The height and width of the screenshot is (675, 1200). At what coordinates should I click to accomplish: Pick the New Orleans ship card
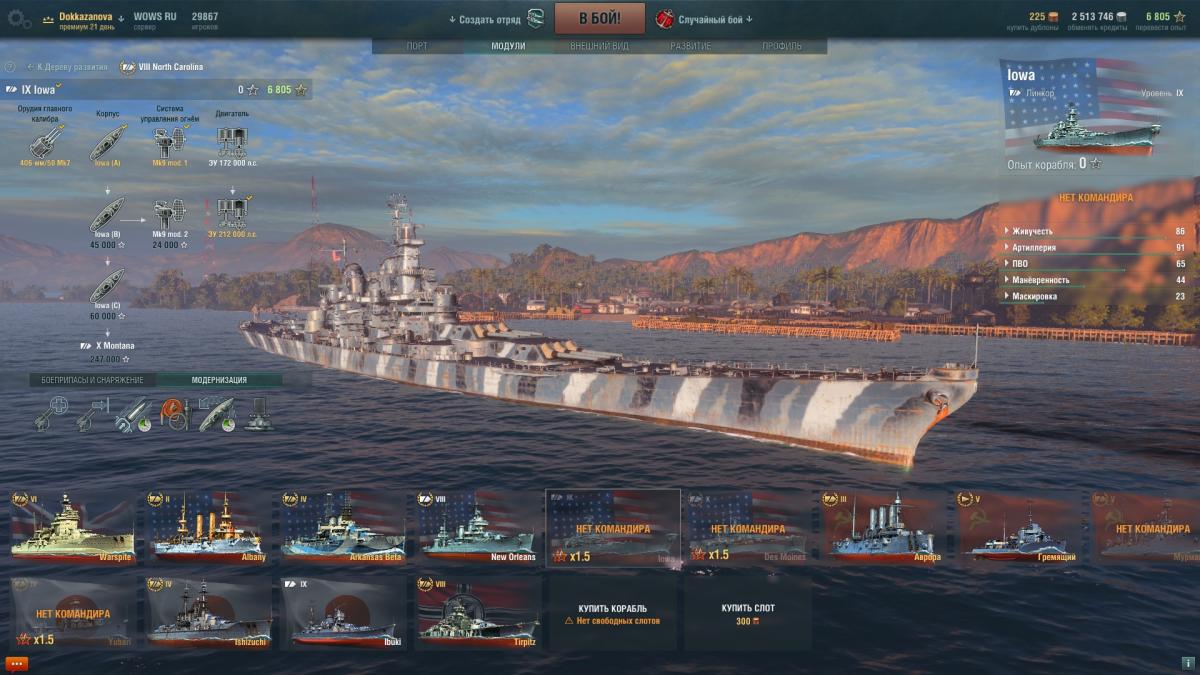pyautogui.click(x=478, y=526)
